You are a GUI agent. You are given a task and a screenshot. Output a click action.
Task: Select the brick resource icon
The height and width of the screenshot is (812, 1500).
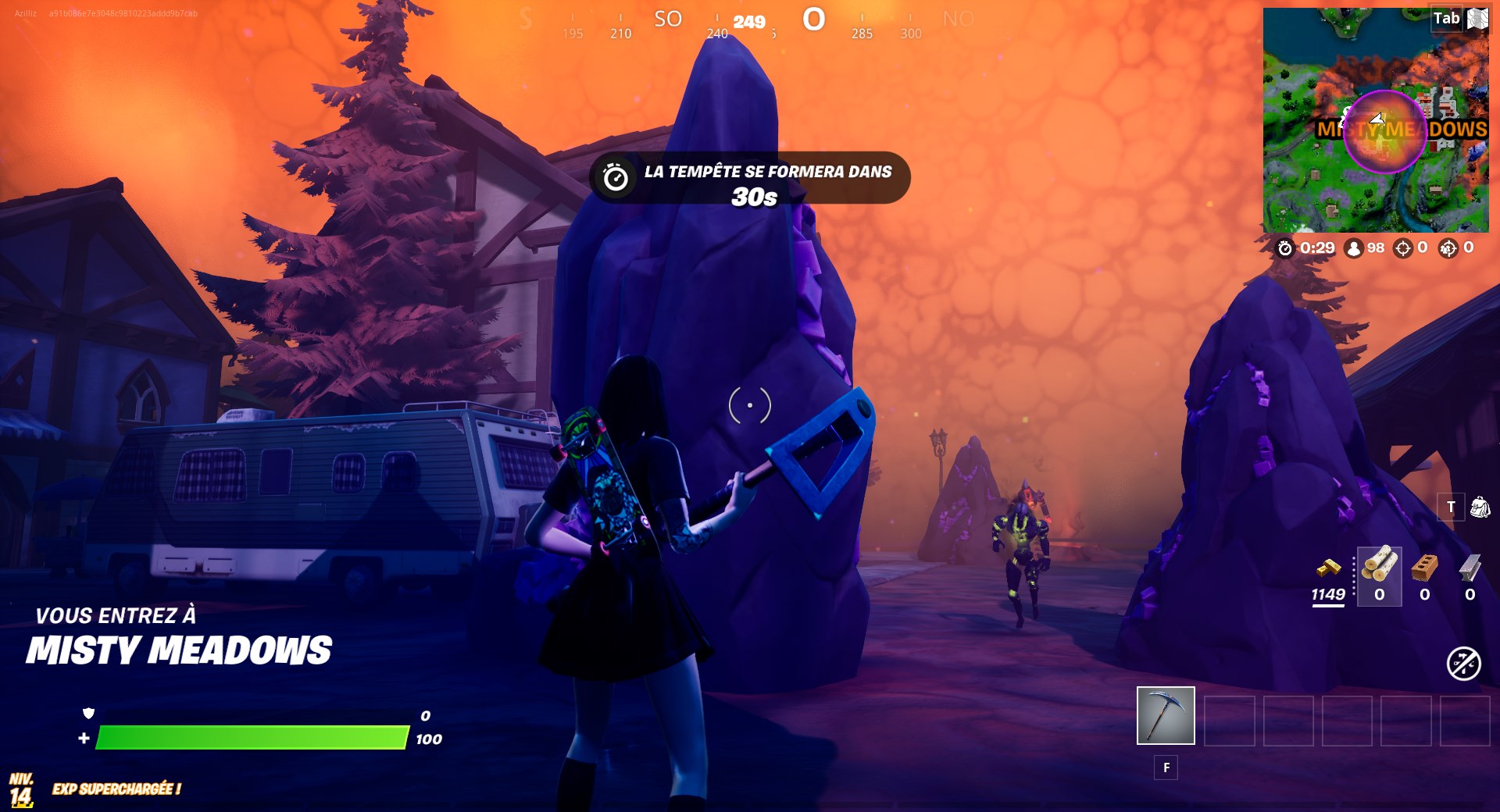click(x=1423, y=568)
